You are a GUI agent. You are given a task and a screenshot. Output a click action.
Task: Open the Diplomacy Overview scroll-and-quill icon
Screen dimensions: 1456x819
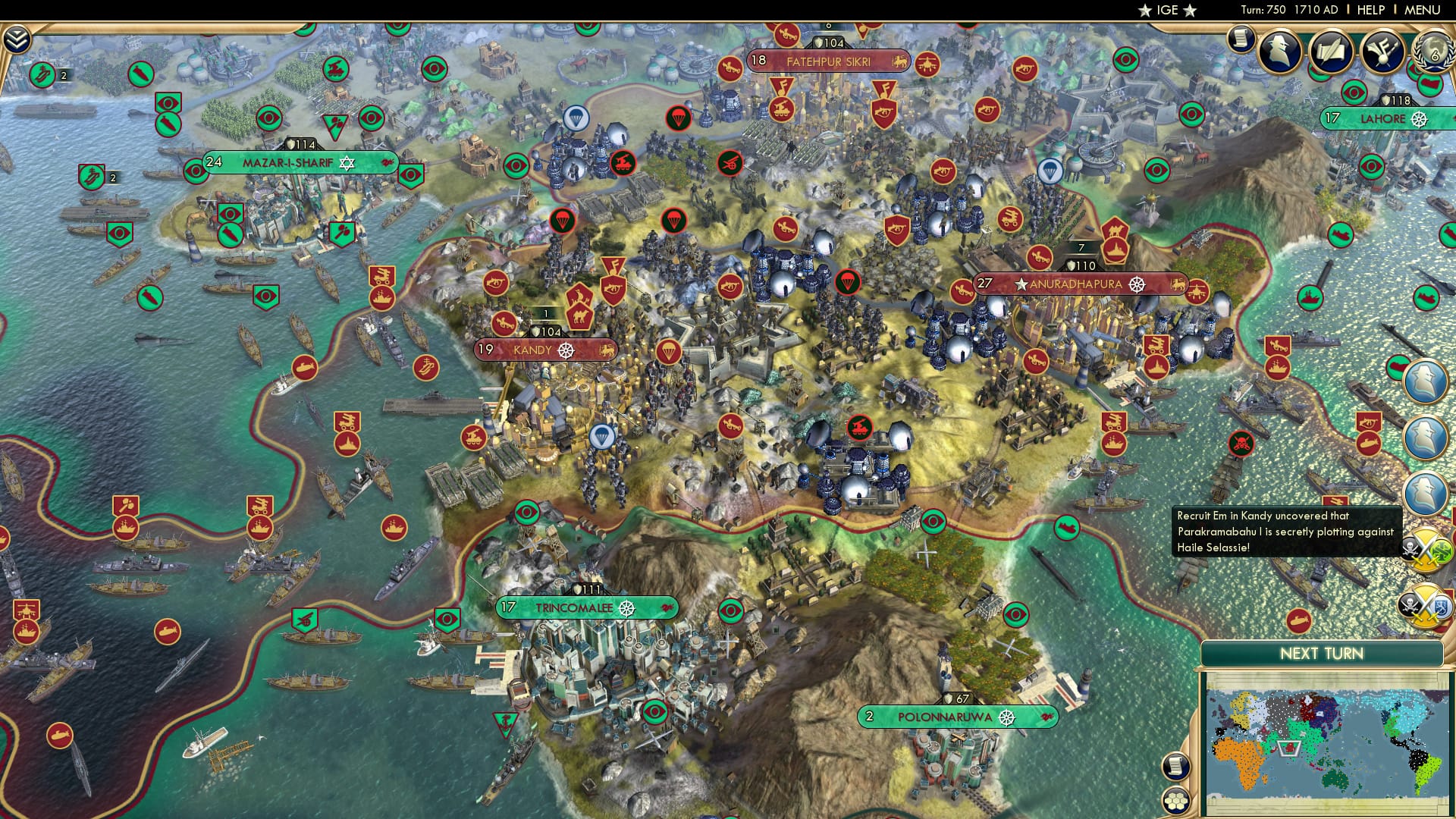point(1332,52)
